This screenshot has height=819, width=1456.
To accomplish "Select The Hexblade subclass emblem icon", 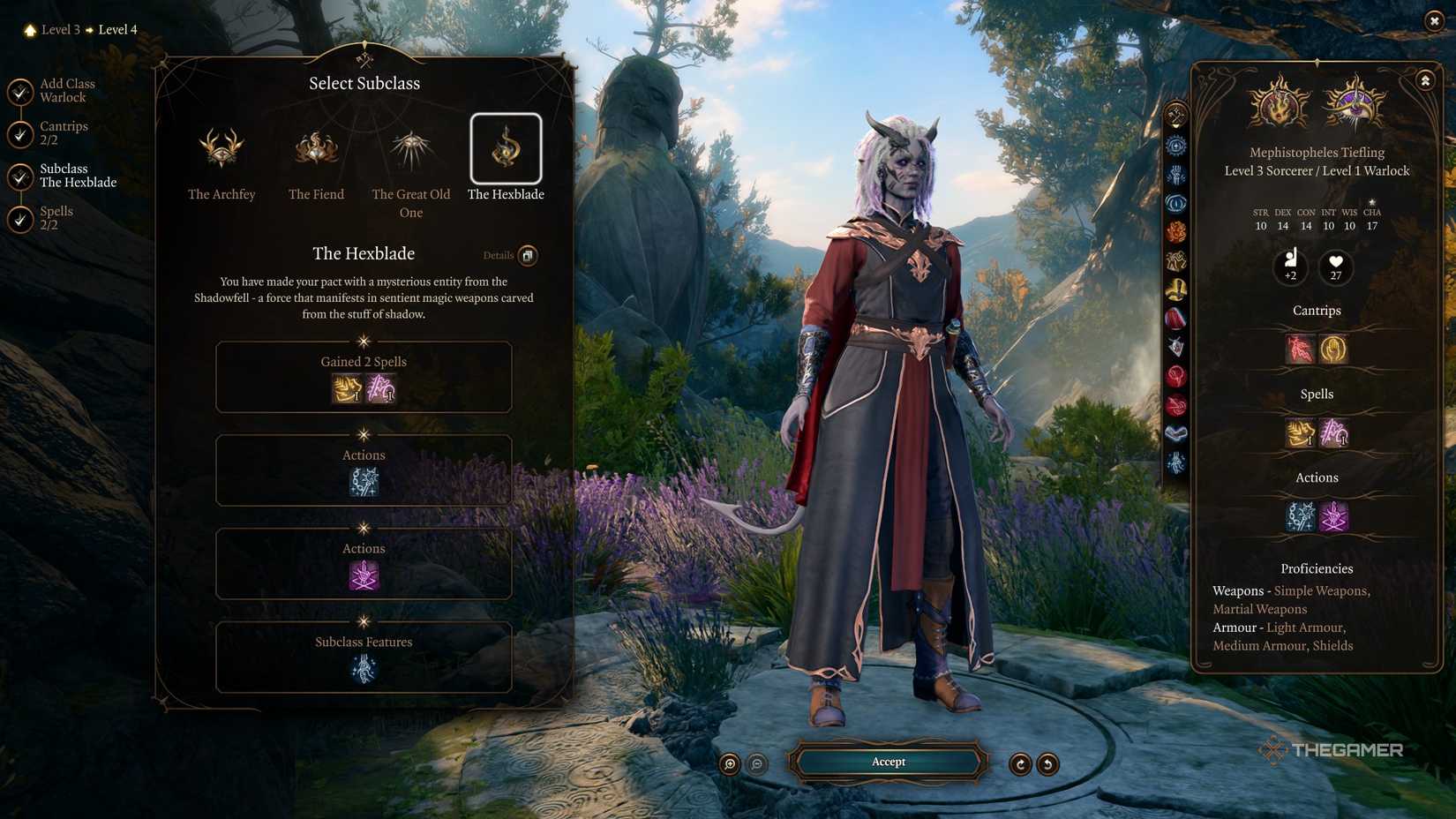I will pyautogui.click(x=506, y=150).
